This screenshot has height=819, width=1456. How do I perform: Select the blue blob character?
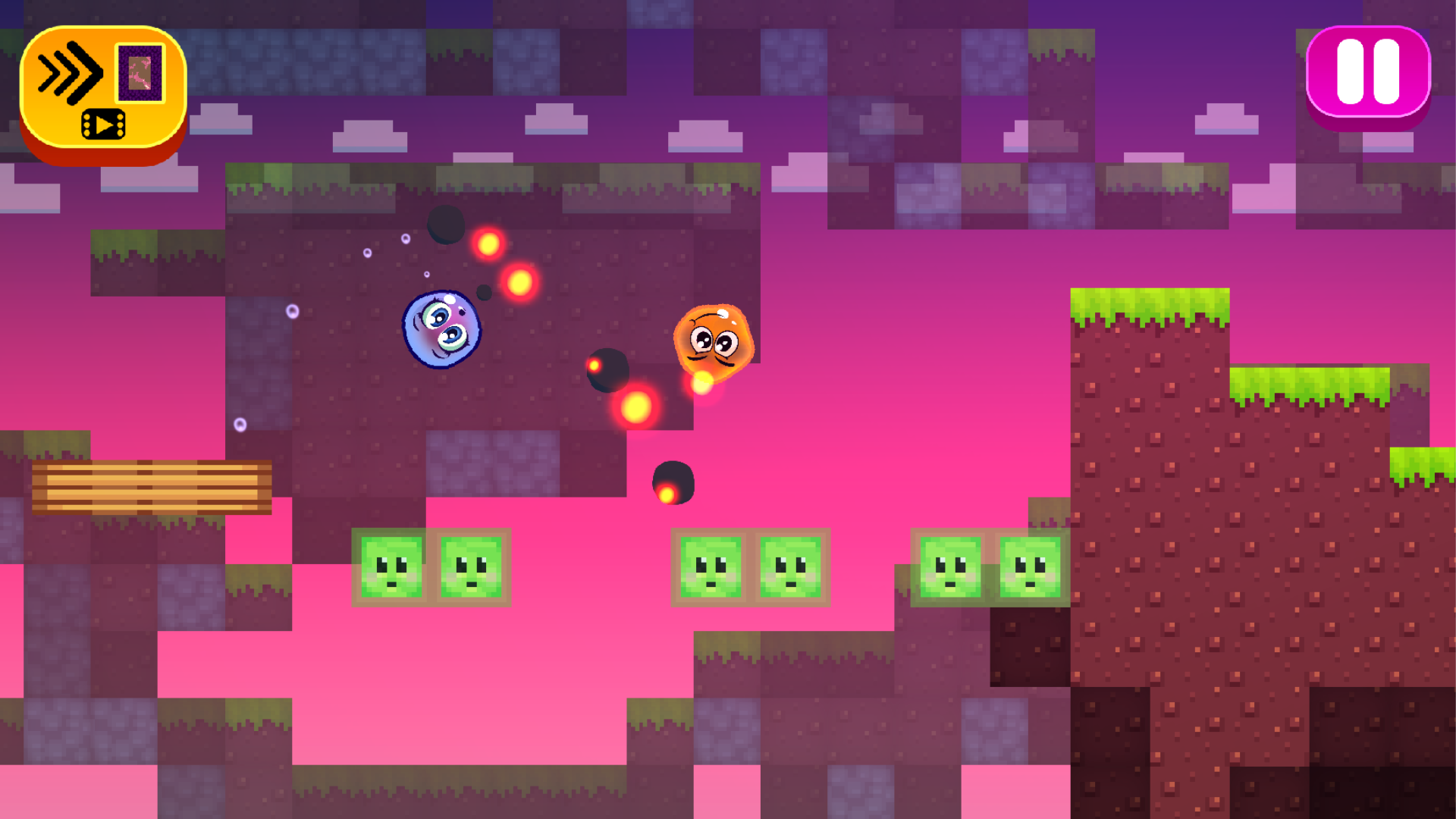click(442, 328)
